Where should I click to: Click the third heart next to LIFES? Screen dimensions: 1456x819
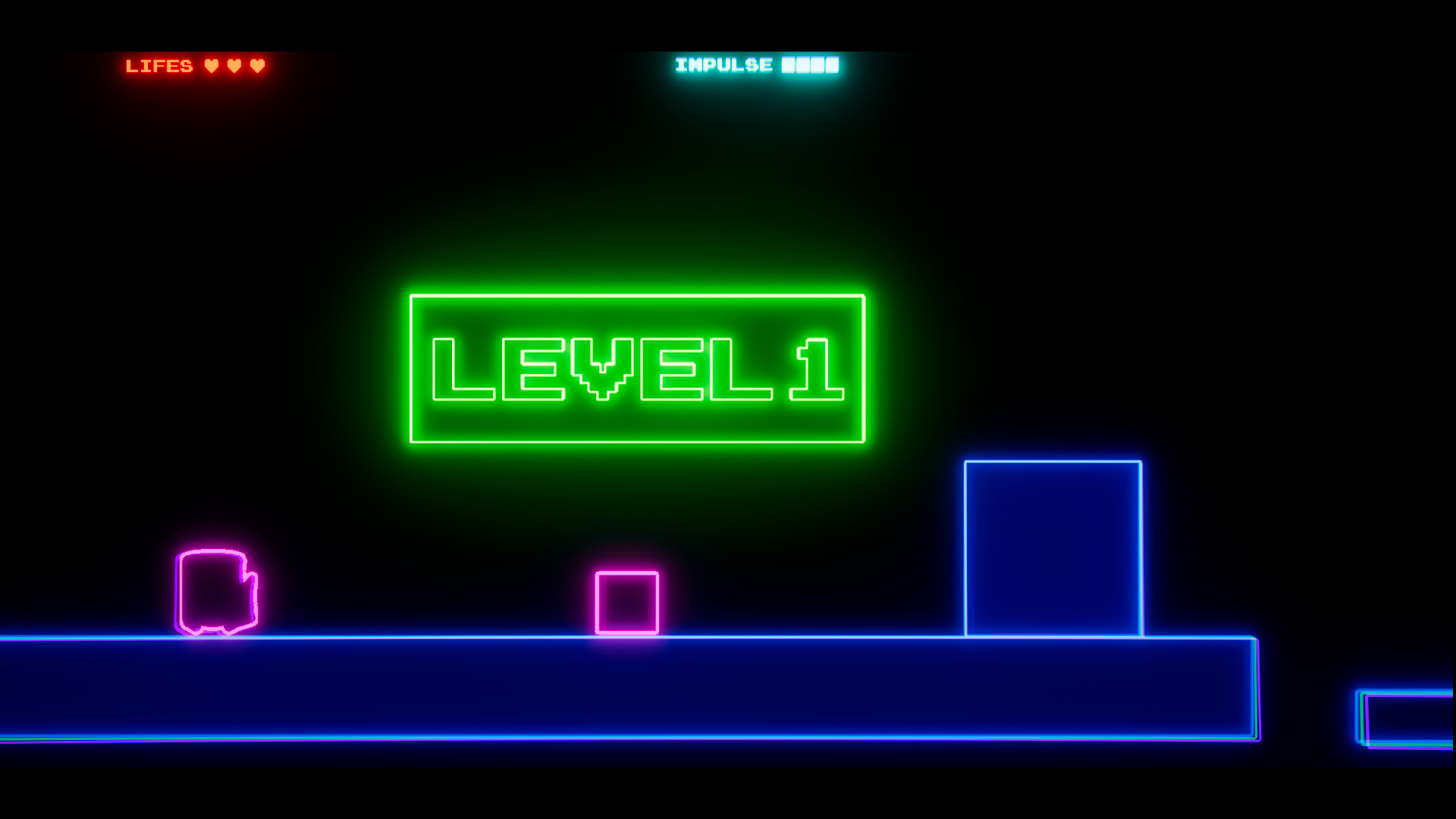point(257,64)
